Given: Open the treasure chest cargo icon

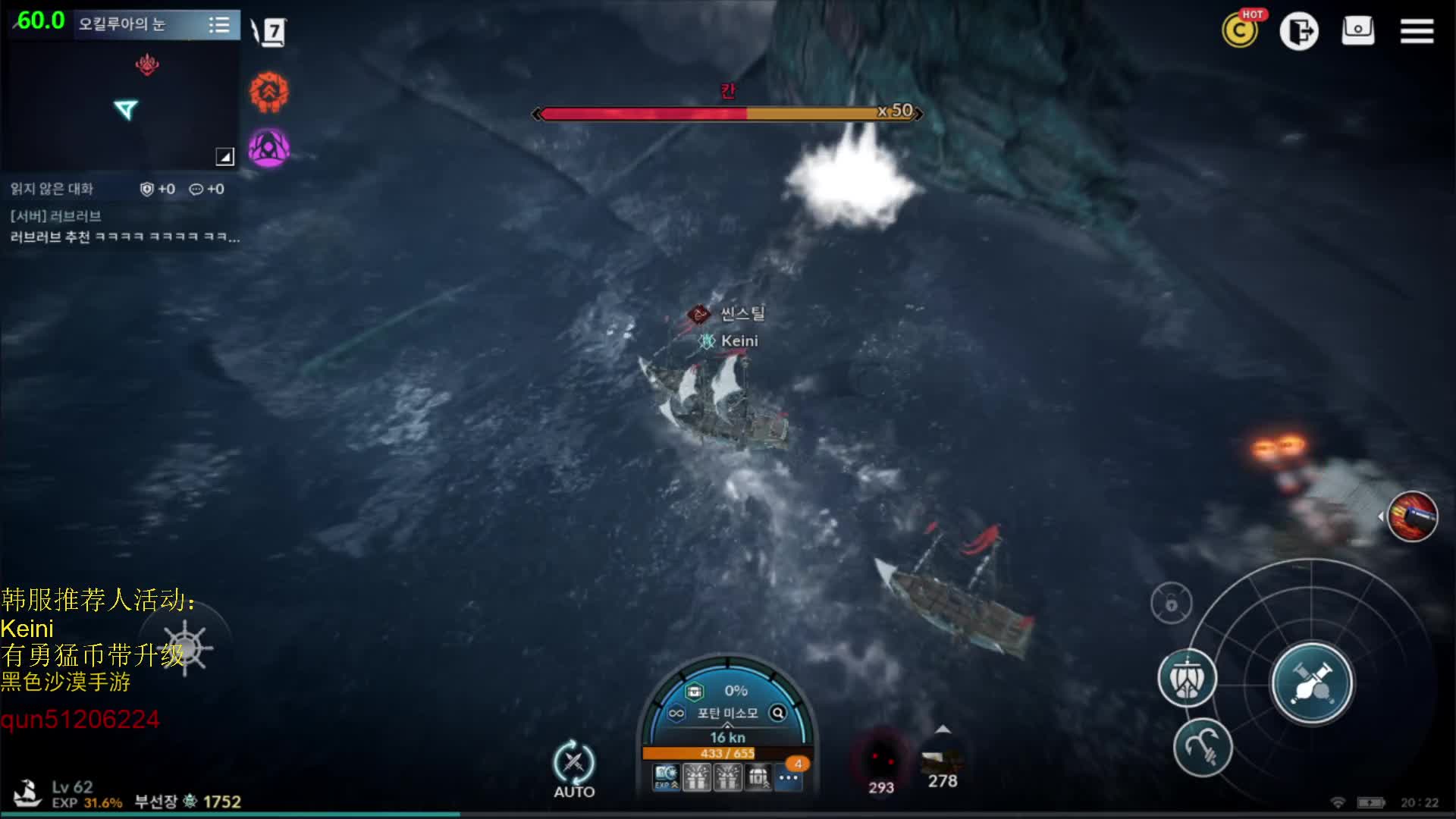Looking at the screenshot, I should (694, 692).
